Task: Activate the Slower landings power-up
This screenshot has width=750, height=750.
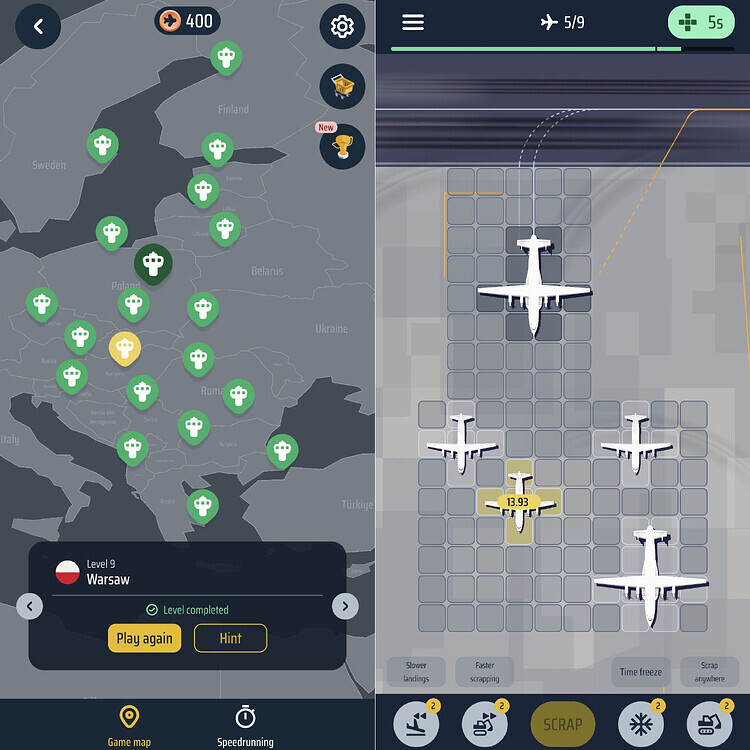Action: pos(416,723)
